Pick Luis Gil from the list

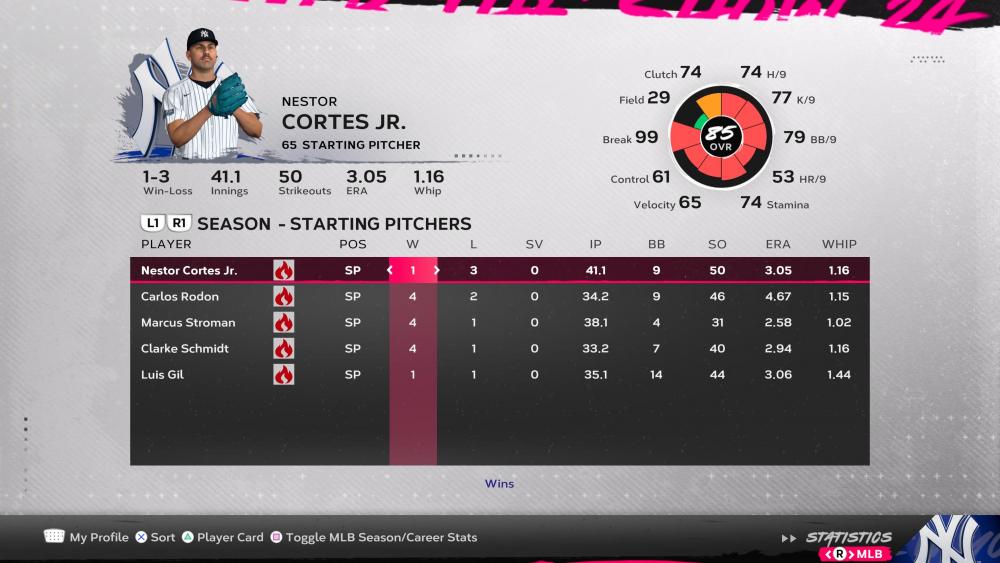click(162, 374)
